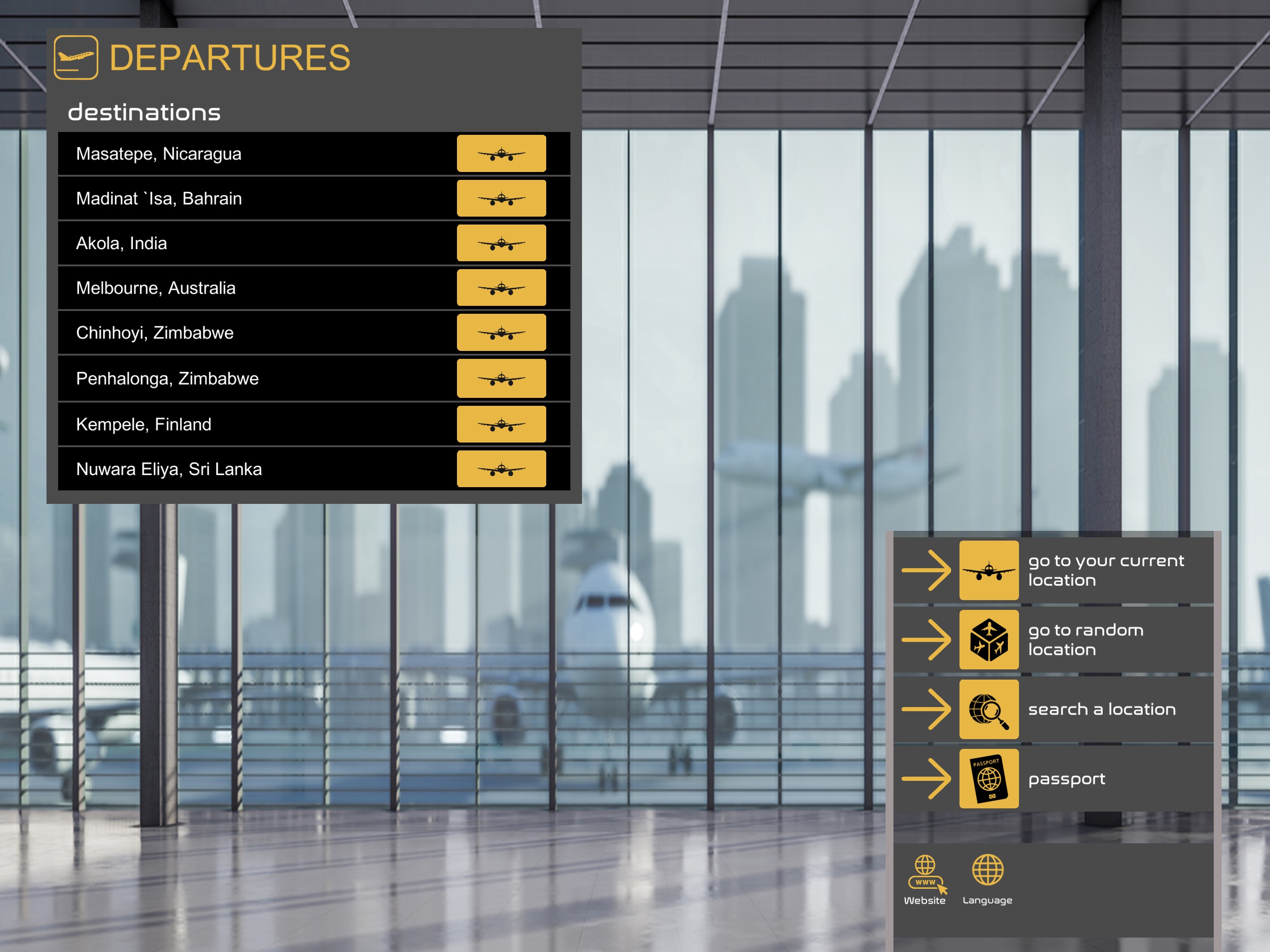Click the plane icon beside Madinat `Isa, Bahrain

pos(501,198)
